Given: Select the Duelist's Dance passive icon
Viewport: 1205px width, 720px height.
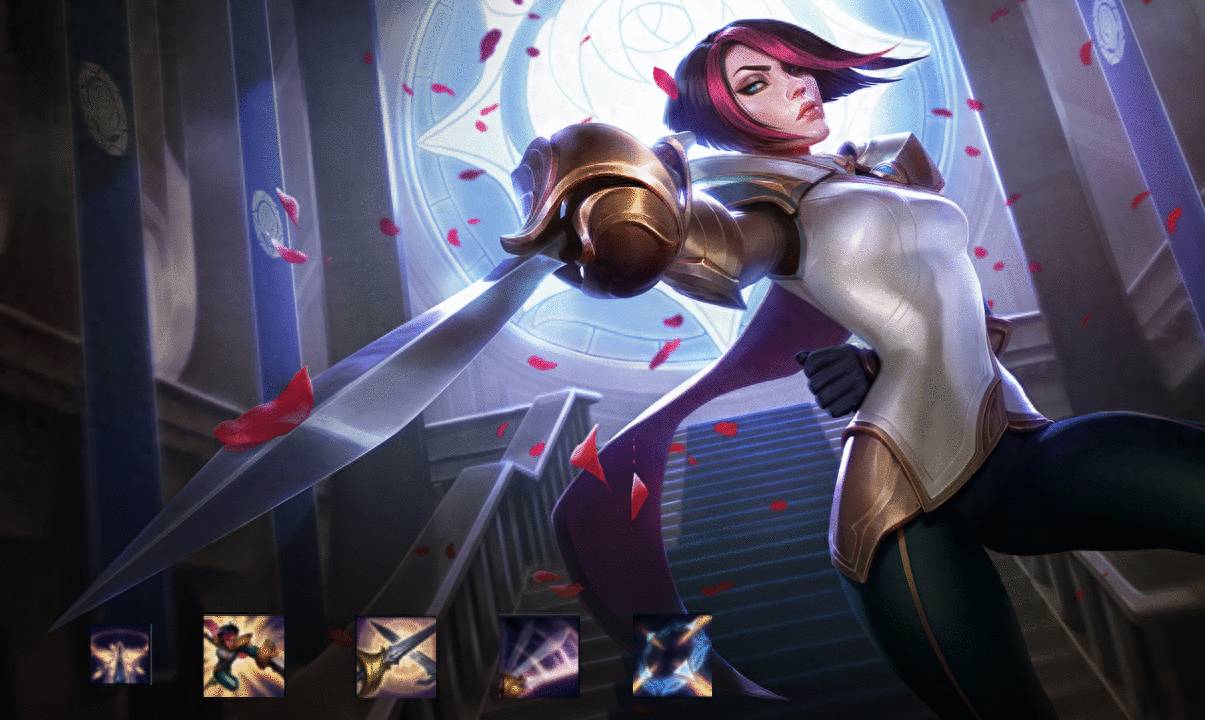Looking at the screenshot, I should 120,655.
